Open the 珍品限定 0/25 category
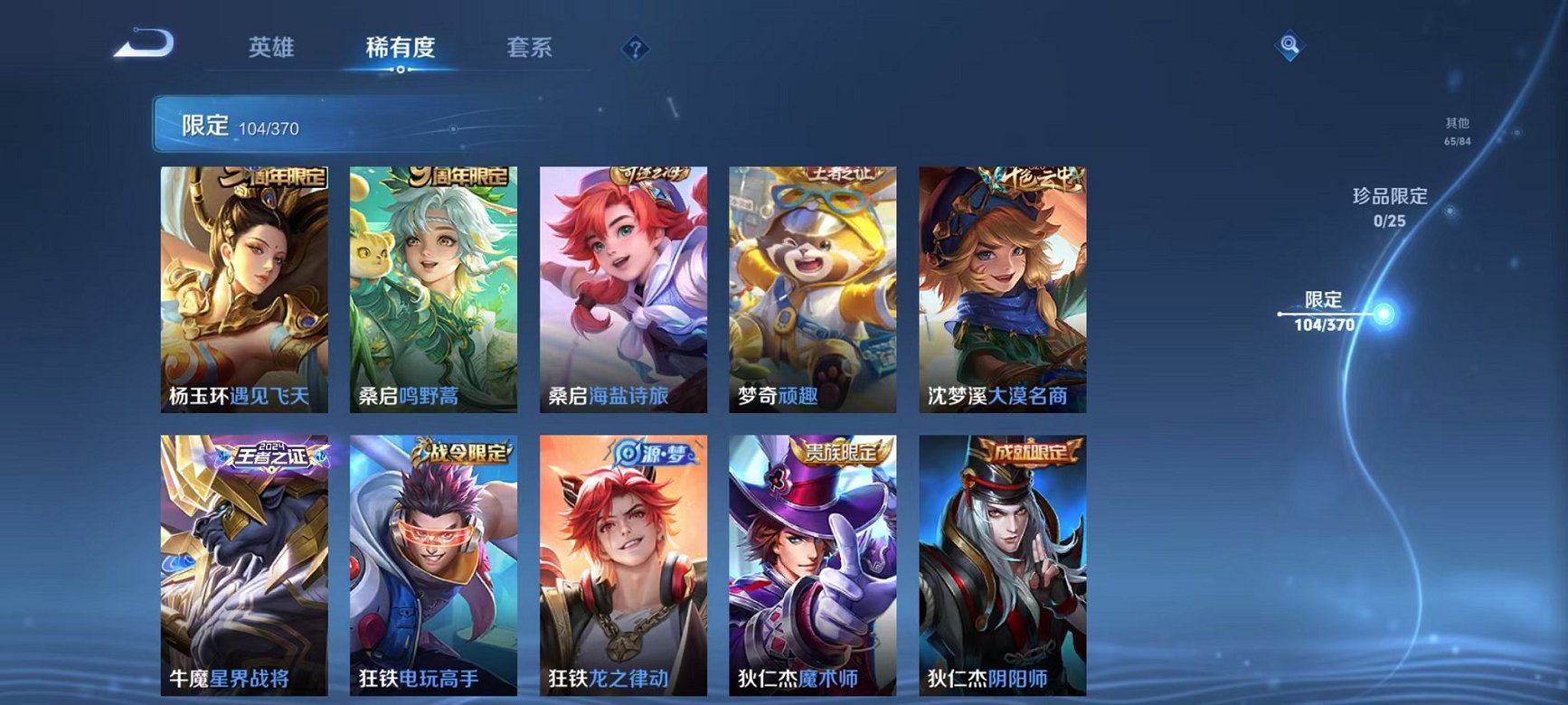Image resolution: width=1568 pixels, height=705 pixels. 1389,206
